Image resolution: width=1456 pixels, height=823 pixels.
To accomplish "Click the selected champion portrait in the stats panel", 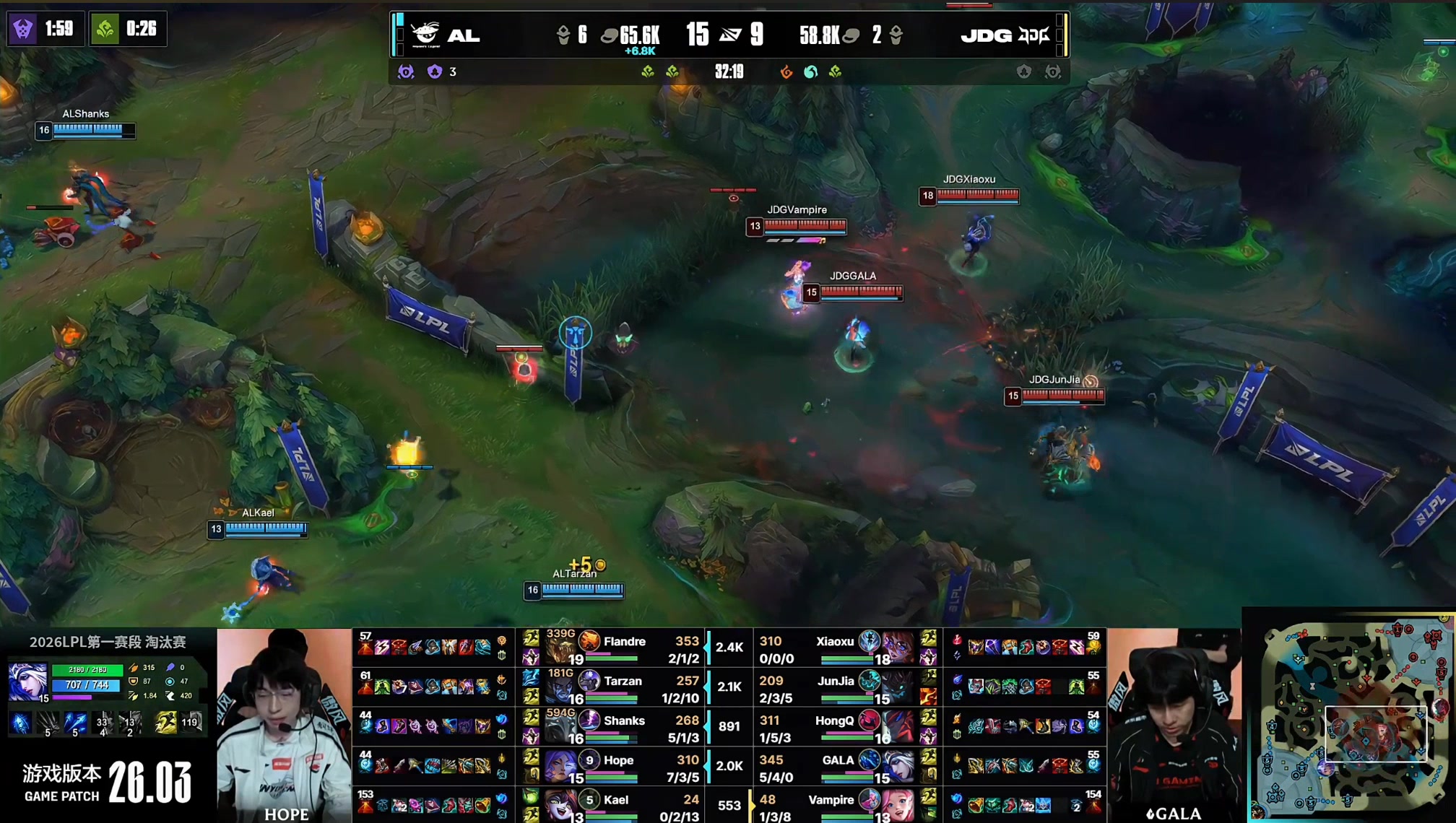I will click(x=27, y=682).
